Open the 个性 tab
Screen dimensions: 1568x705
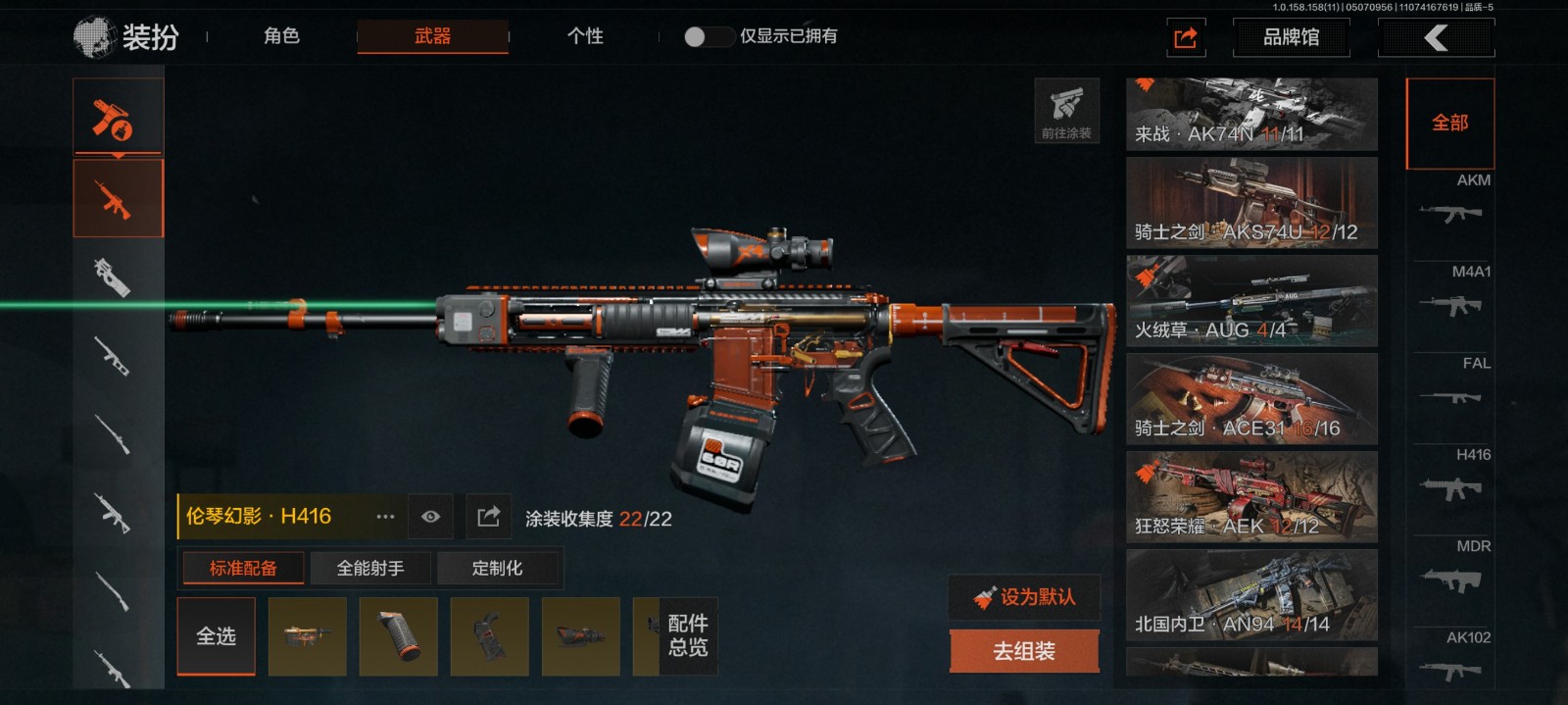(x=585, y=36)
